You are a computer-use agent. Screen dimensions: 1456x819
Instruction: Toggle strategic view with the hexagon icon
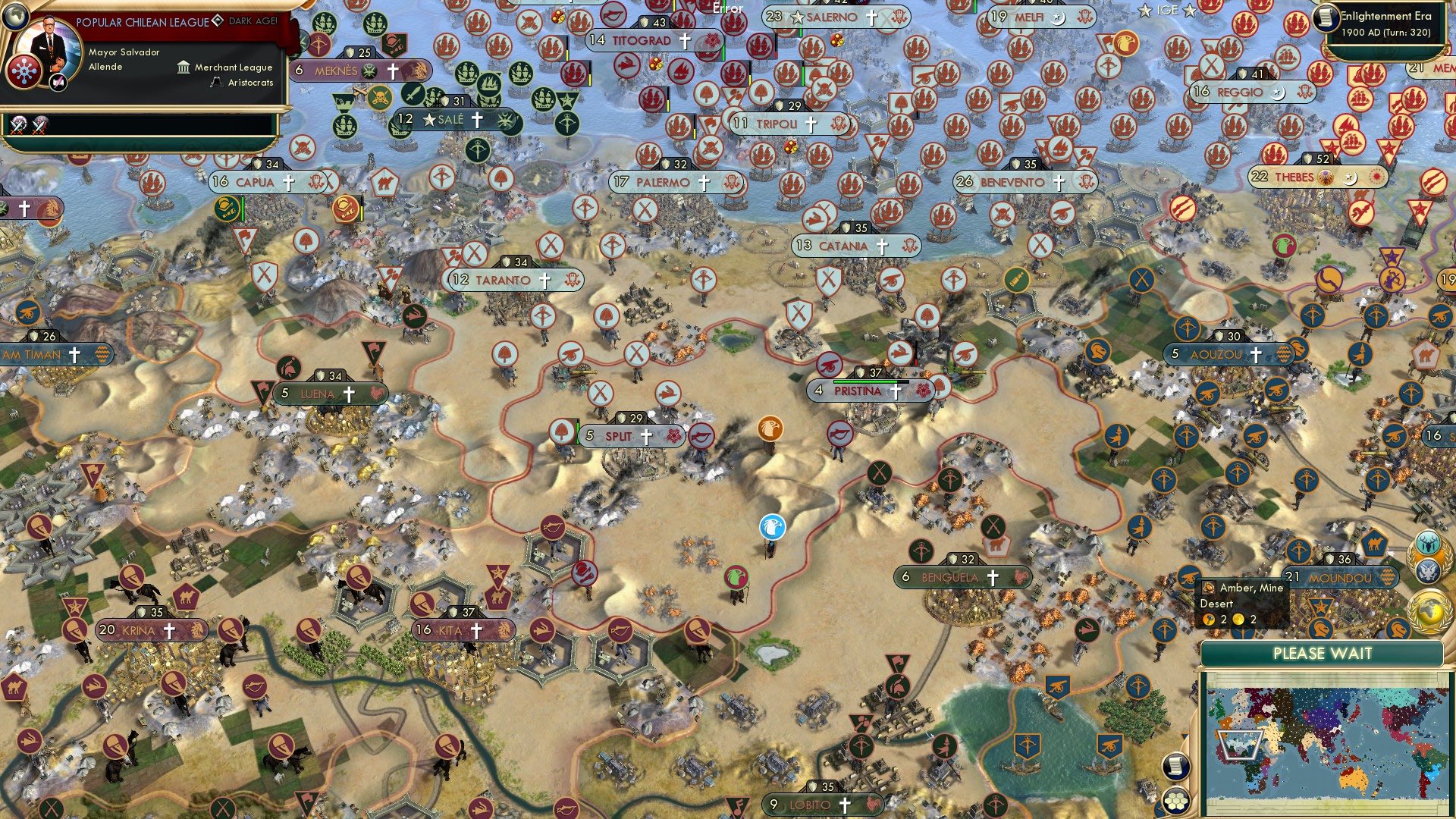(x=1176, y=801)
